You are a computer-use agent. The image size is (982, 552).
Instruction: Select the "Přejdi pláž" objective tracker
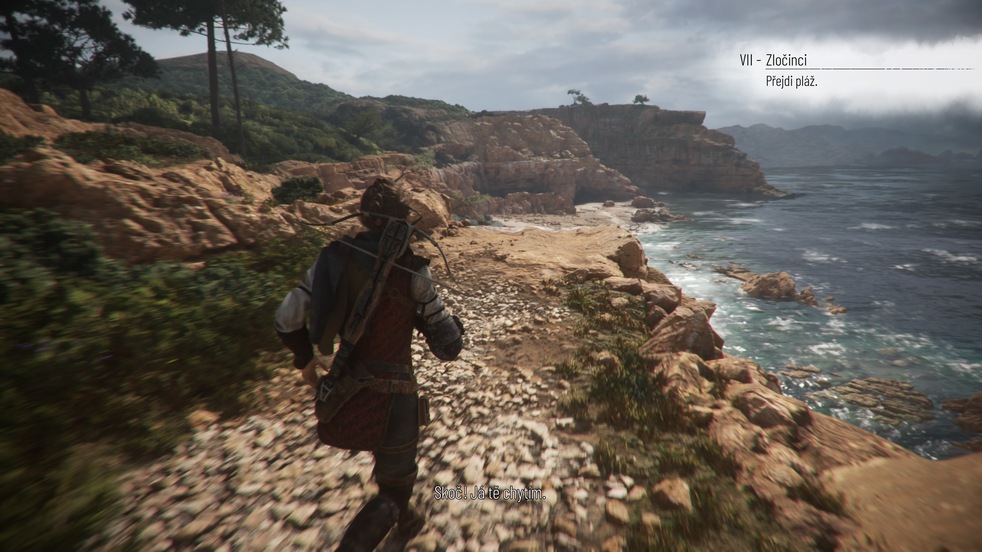[x=792, y=81]
